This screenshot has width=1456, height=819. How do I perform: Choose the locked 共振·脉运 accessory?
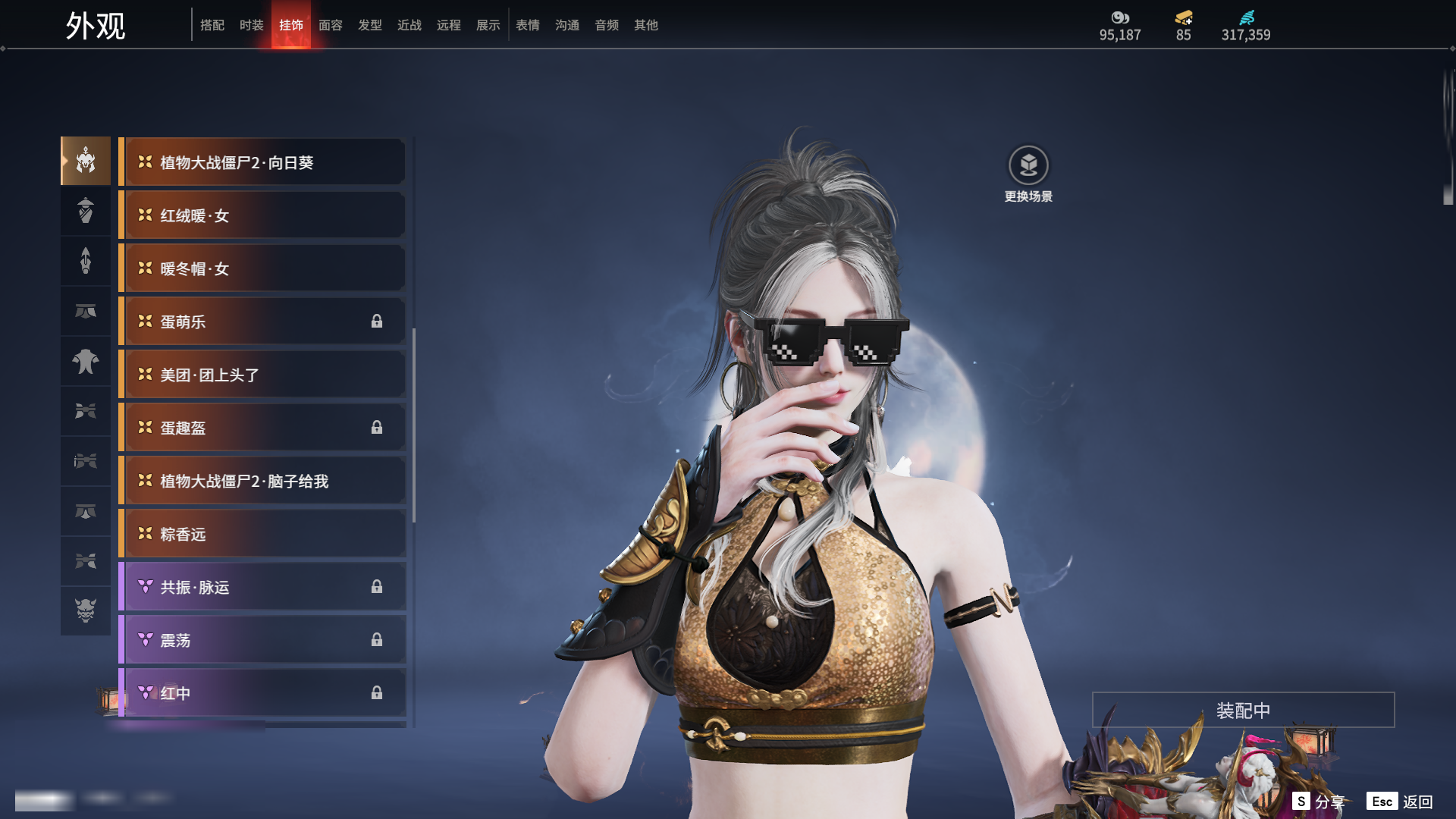point(262,587)
